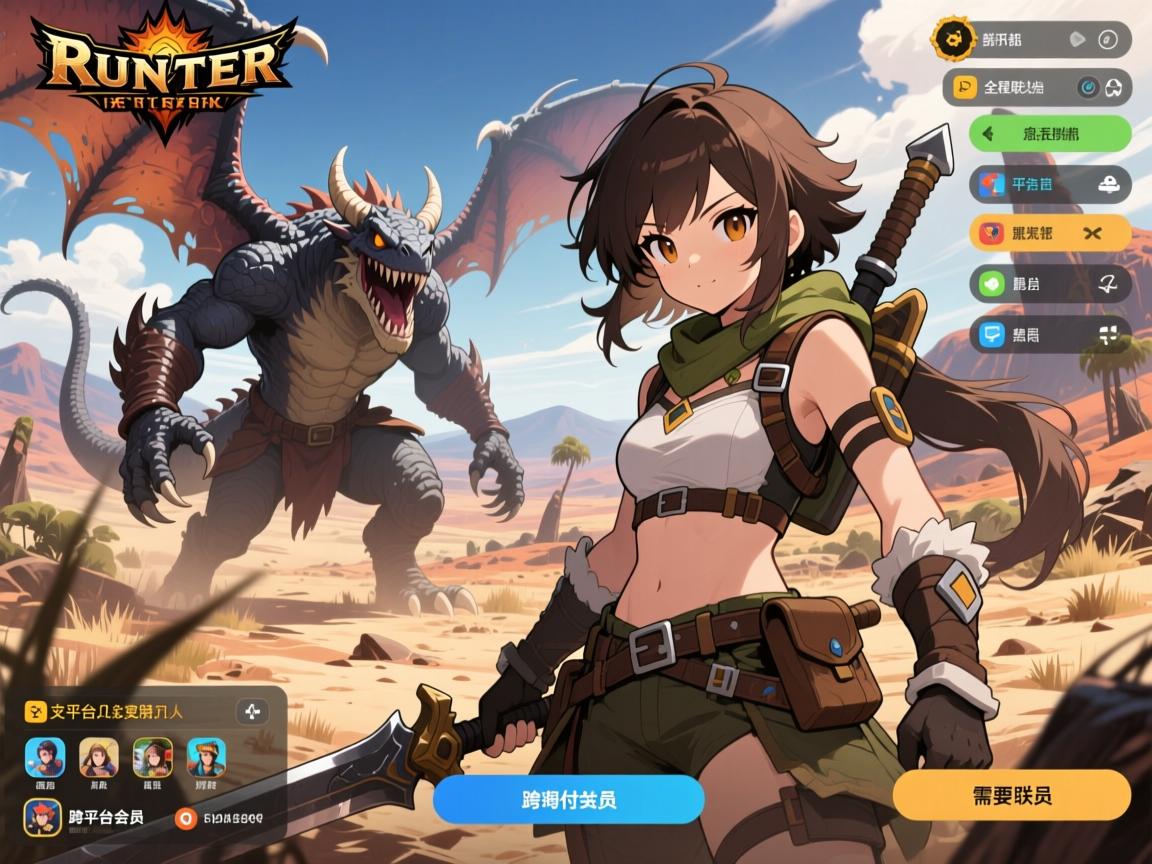The image size is (1152, 864).
Task: Select the menu entry with blue monitor icon
Action: (1050, 334)
